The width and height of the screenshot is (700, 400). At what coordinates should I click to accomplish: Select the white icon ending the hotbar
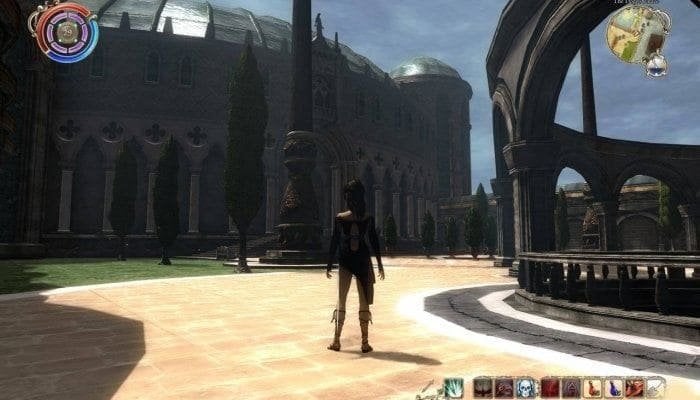tap(656, 388)
